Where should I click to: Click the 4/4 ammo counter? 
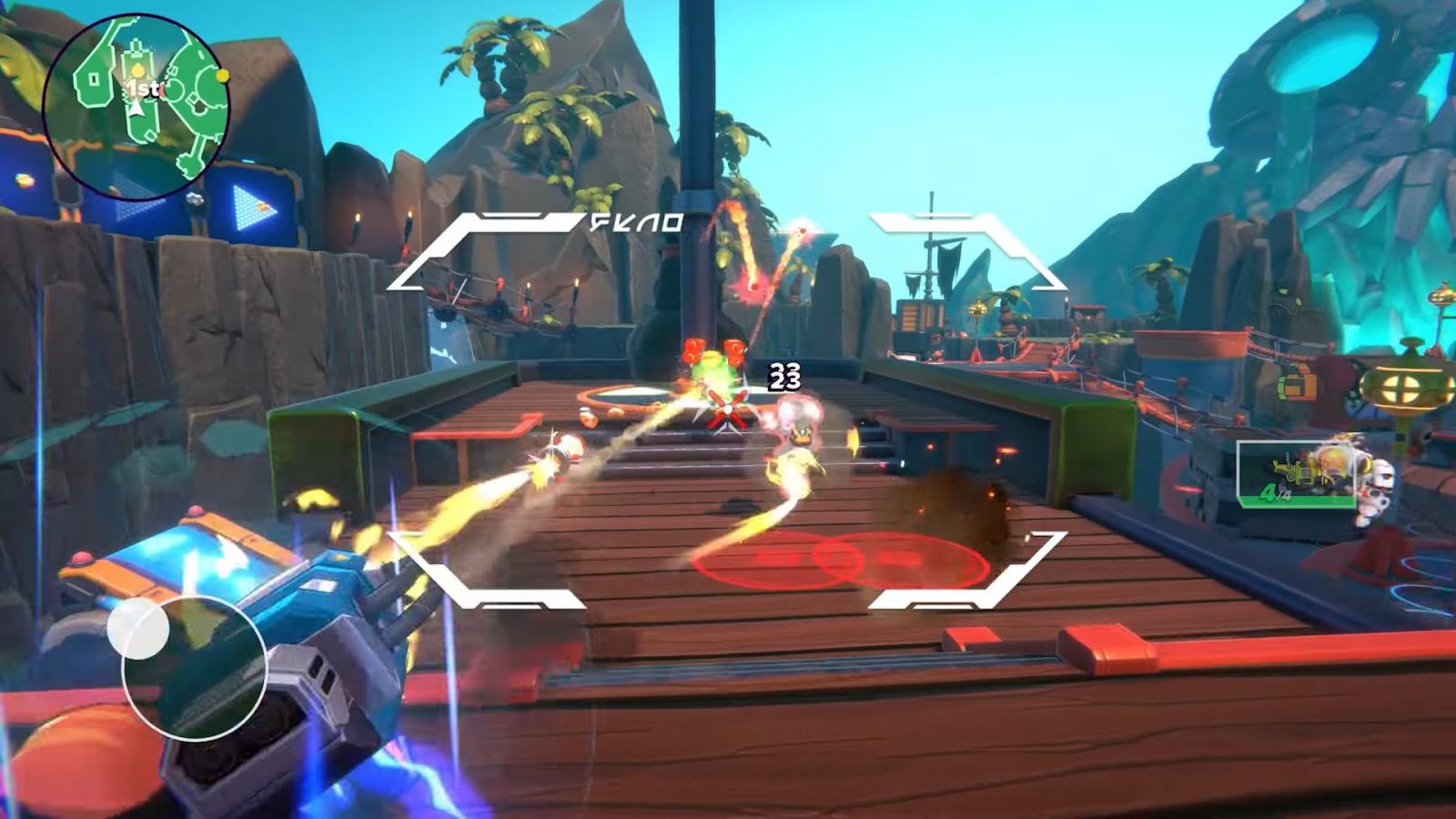(1276, 493)
